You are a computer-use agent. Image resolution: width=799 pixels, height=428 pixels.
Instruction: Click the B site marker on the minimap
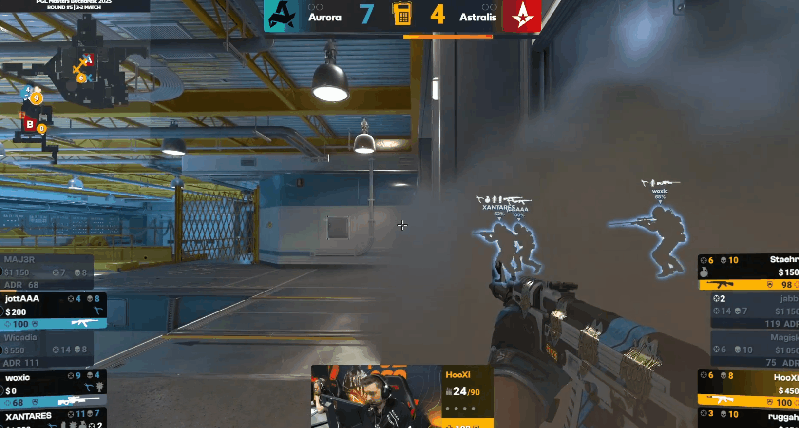coord(30,125)
